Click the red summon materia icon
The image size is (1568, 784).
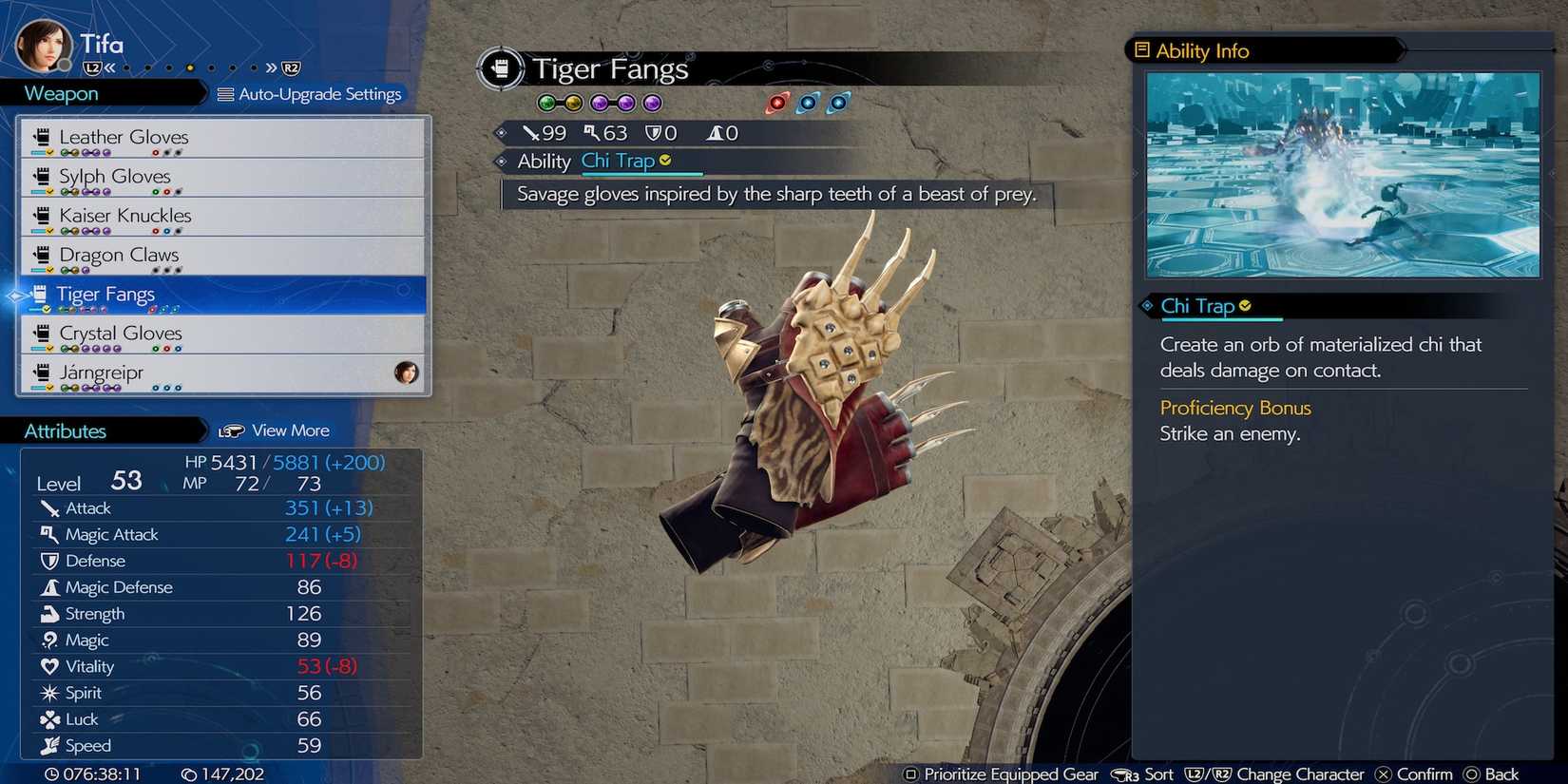[777, 103]
